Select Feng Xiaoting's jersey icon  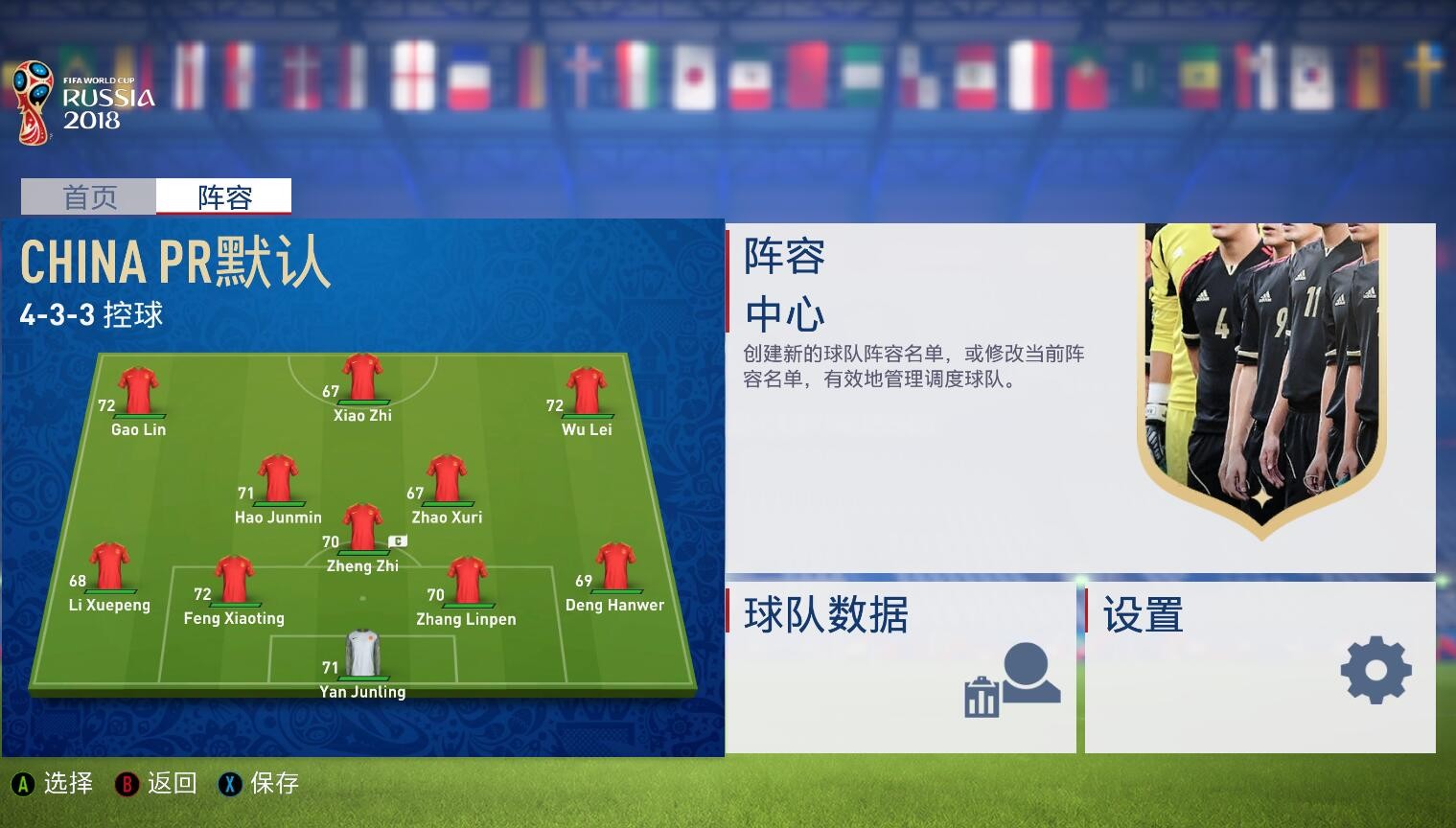pyautogui.click(x=234, y=579)
